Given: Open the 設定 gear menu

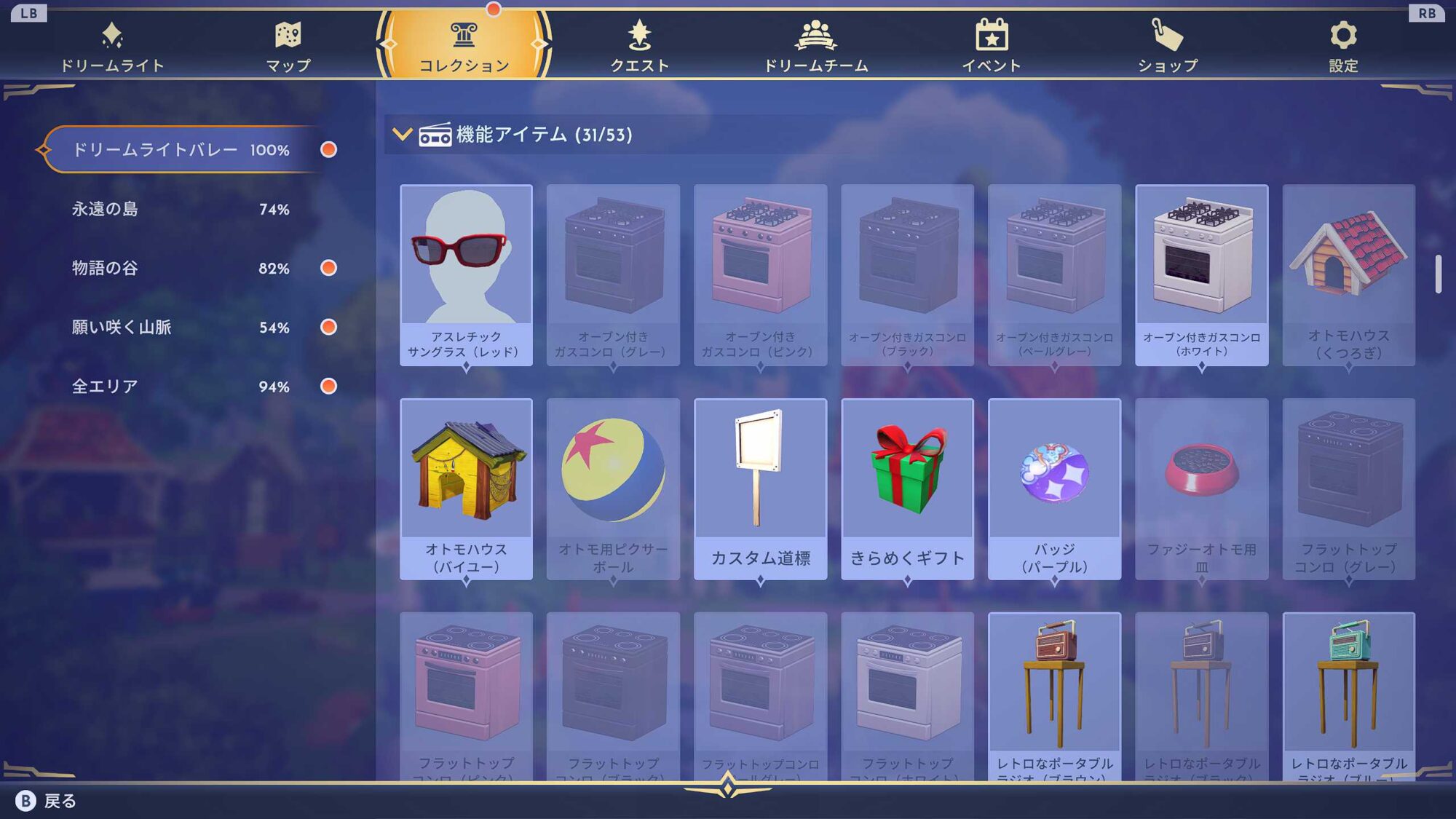Looking at the screenshot, I should point(1343,46).
